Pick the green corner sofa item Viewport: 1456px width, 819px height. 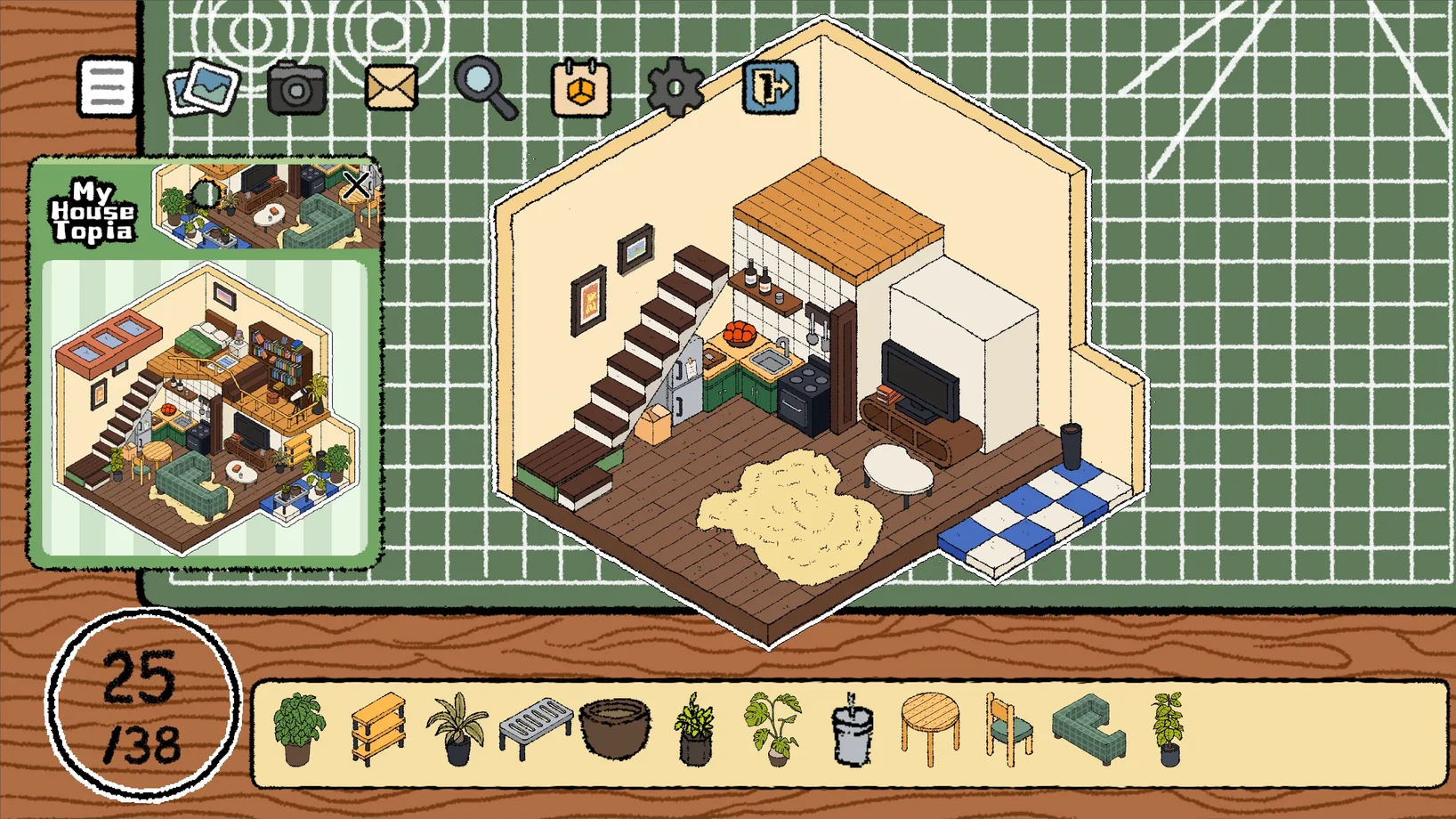coord(1089,729)
